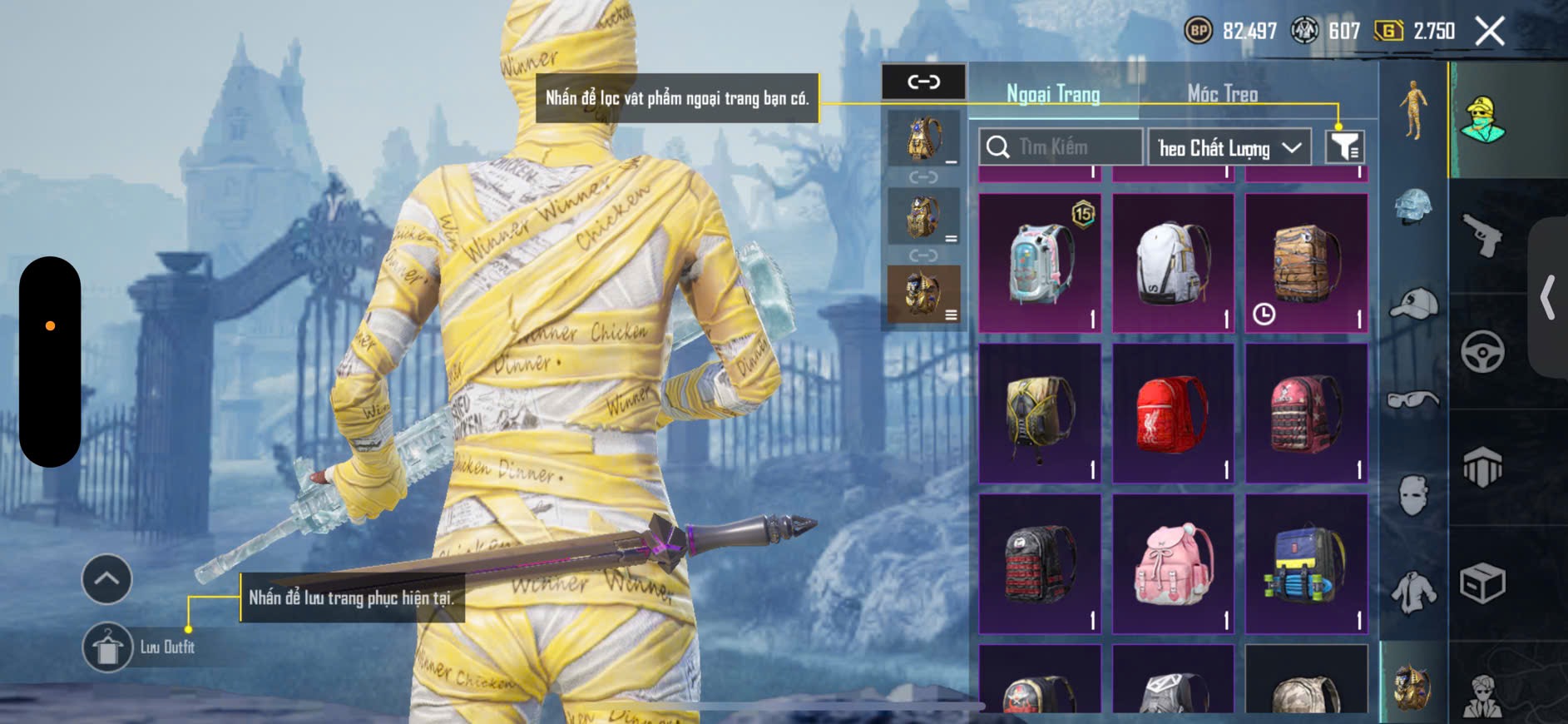
Task: Open the Theo Chất Lượng sort dropdown
Action: (1229, 148)
